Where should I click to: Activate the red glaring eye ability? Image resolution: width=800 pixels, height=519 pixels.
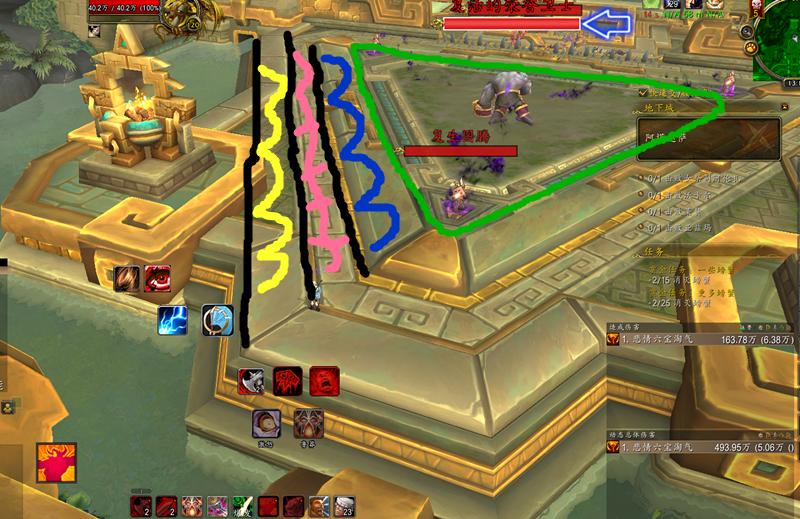pyautogui.click(x=158, y=277)
